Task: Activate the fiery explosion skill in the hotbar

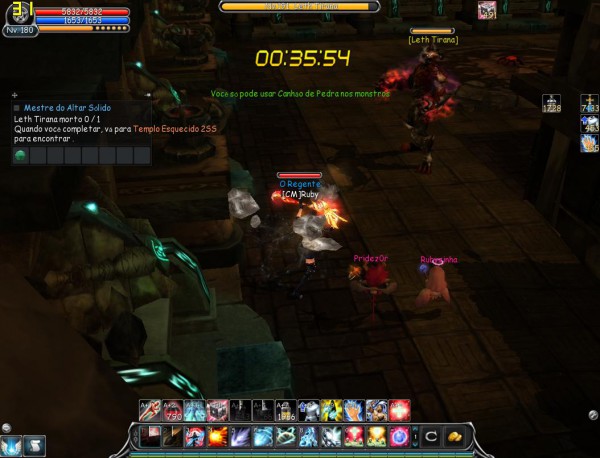Action: point(217,436)
